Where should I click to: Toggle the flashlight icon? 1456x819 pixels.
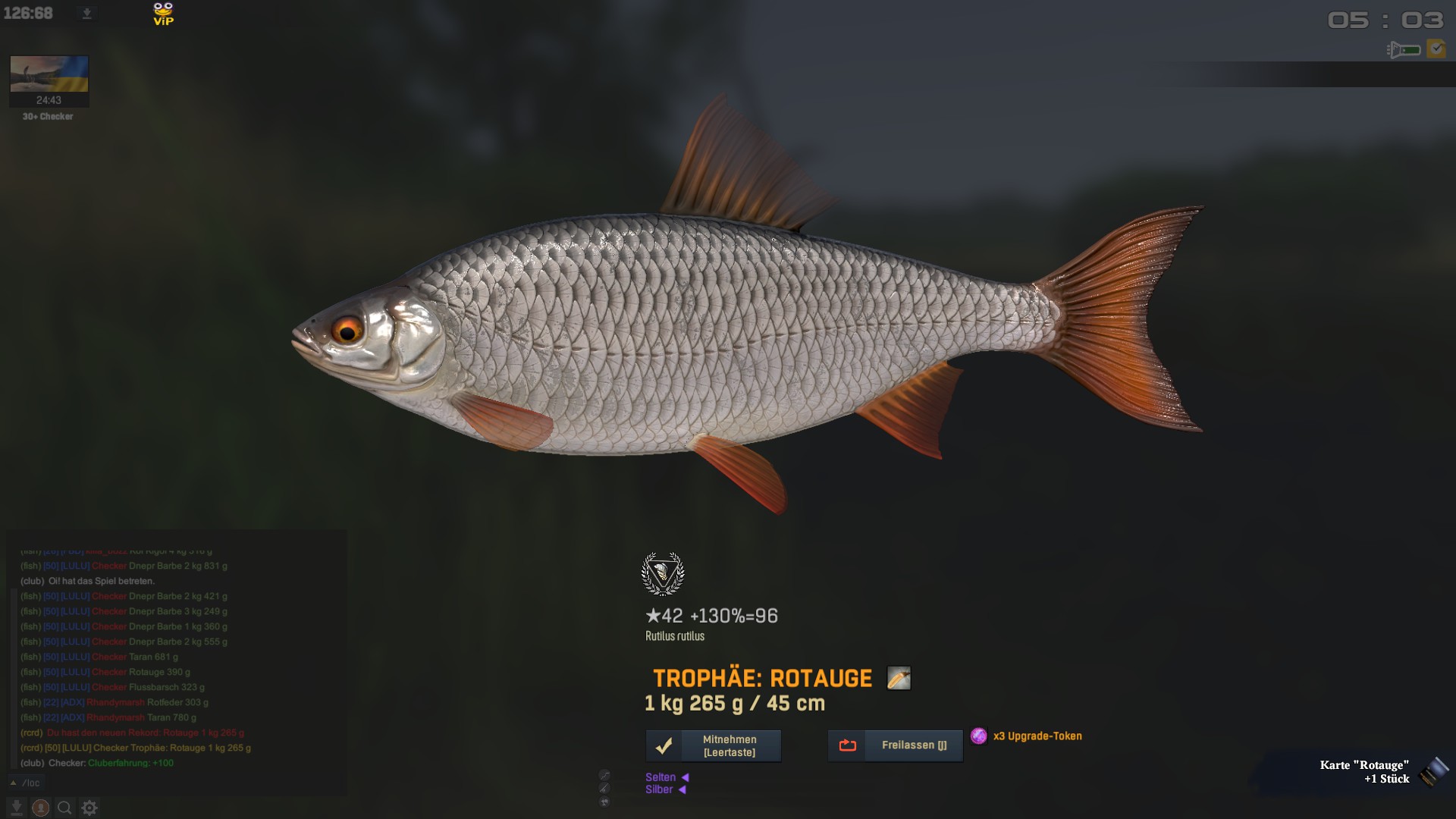click(x=1404, y=50)
